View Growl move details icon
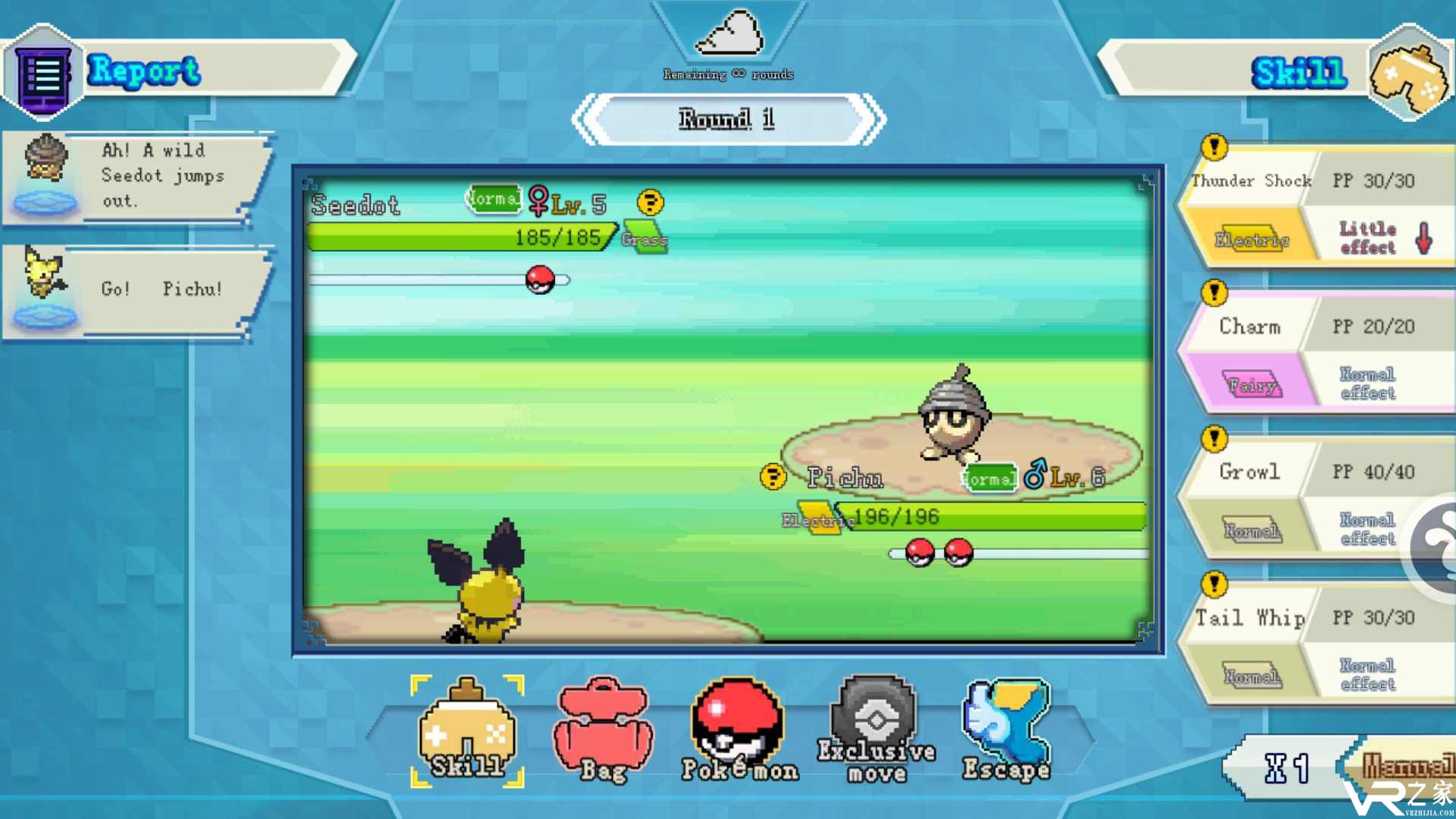 1214,438
